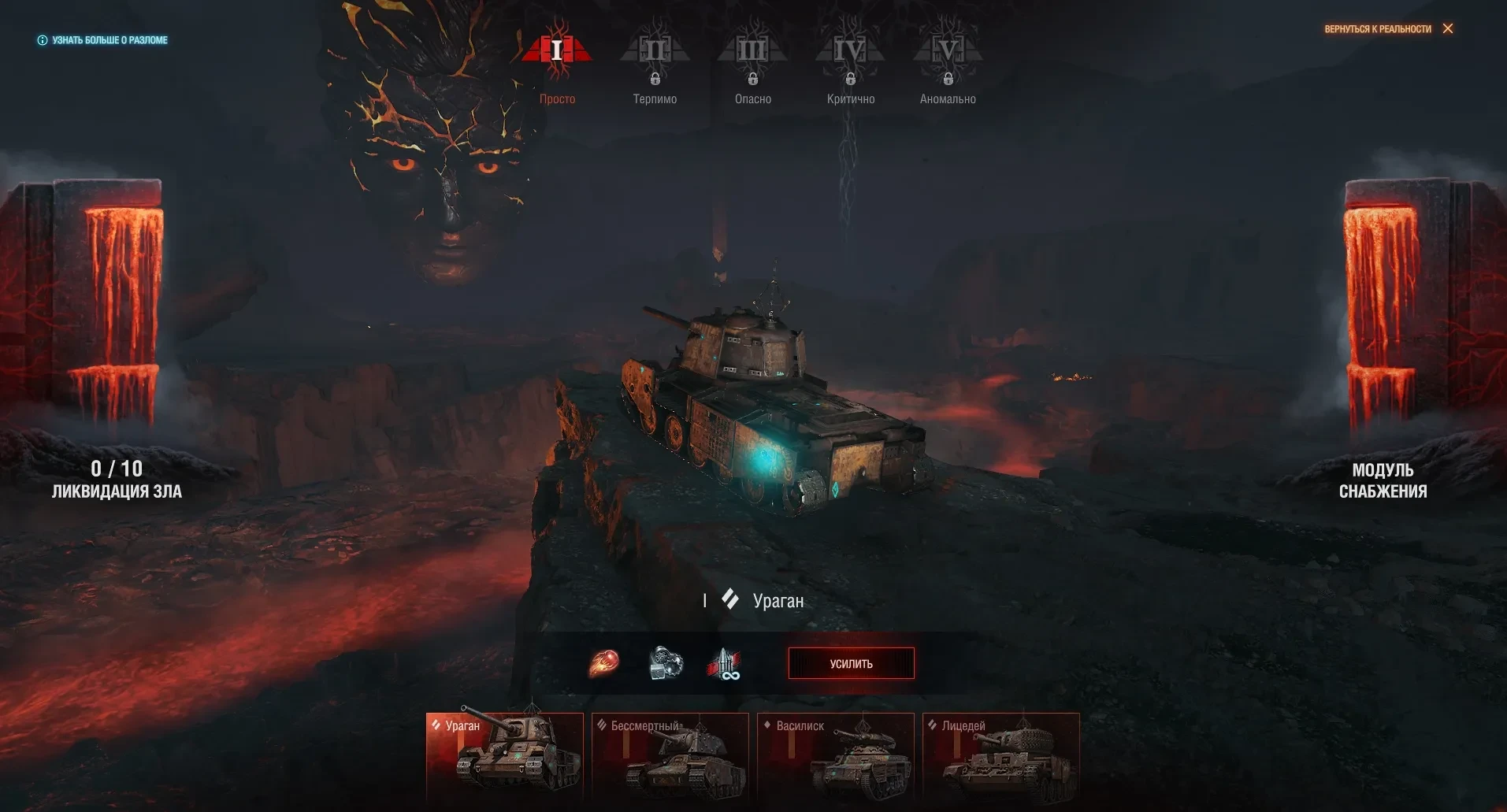The image size is (1507, 812).
Task: Click the Усилить button
Action: [851, 663]
